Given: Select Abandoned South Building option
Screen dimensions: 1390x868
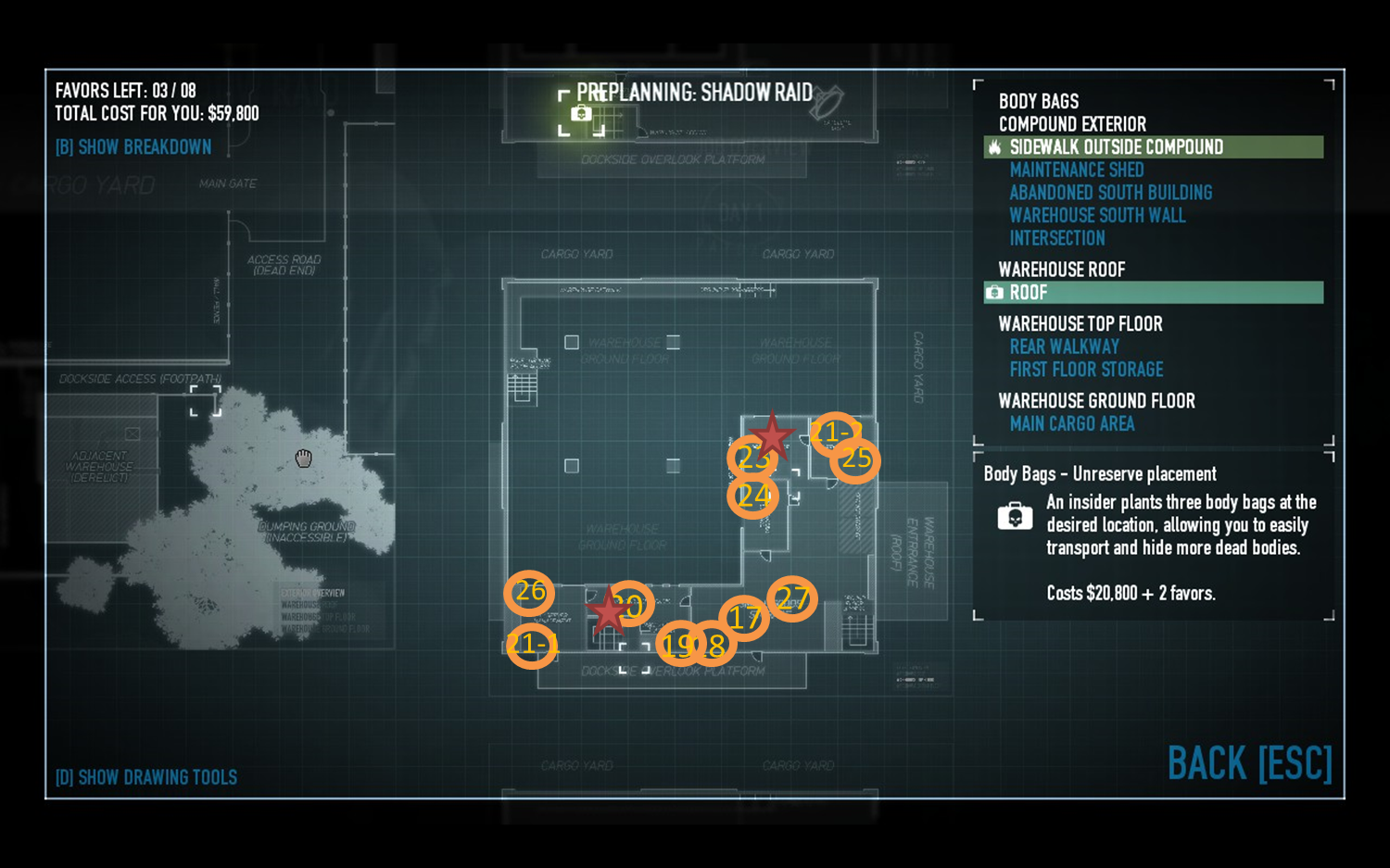Looking at the screenshot, I should coord(1110,193).
